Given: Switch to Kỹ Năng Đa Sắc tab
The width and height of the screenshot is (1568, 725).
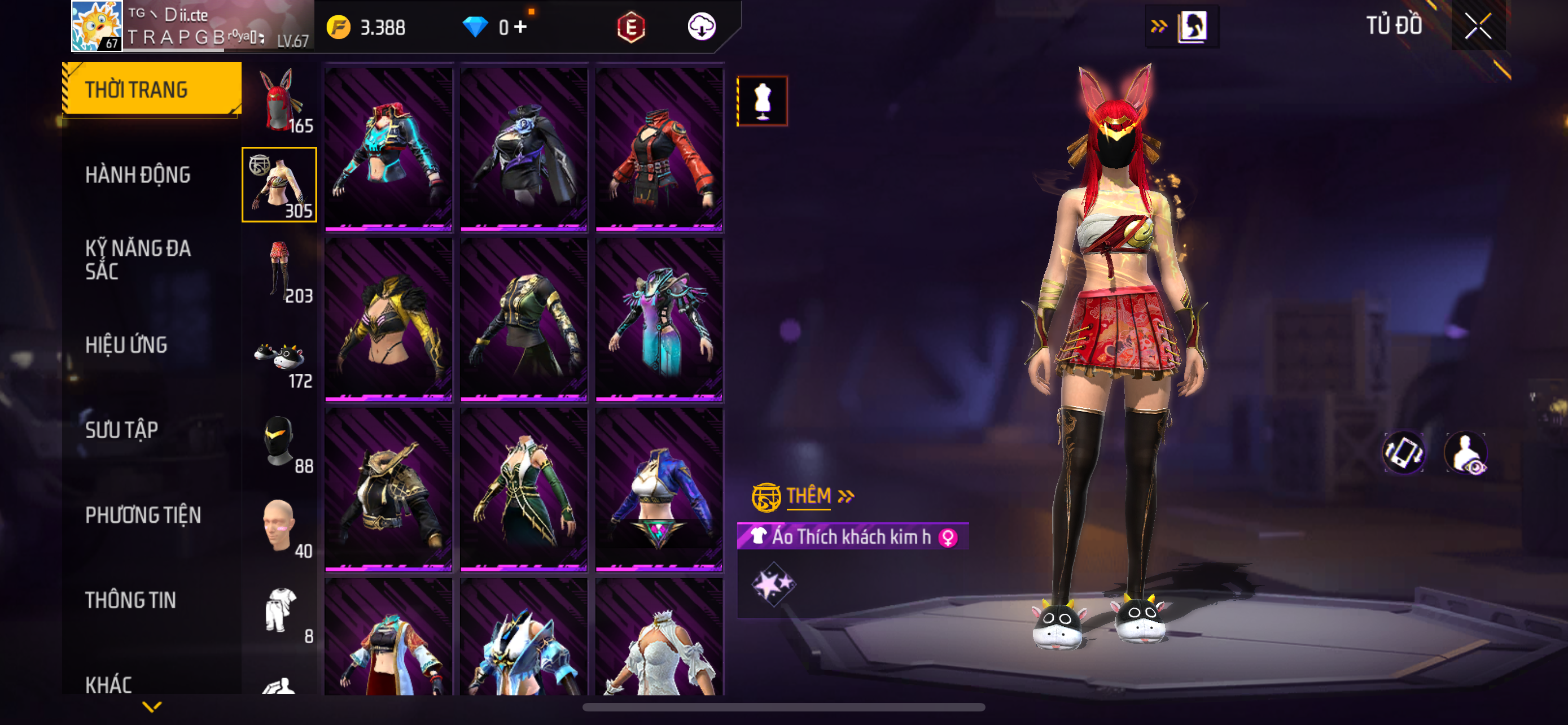Looking at the screenshot, I should click(138, 259).
